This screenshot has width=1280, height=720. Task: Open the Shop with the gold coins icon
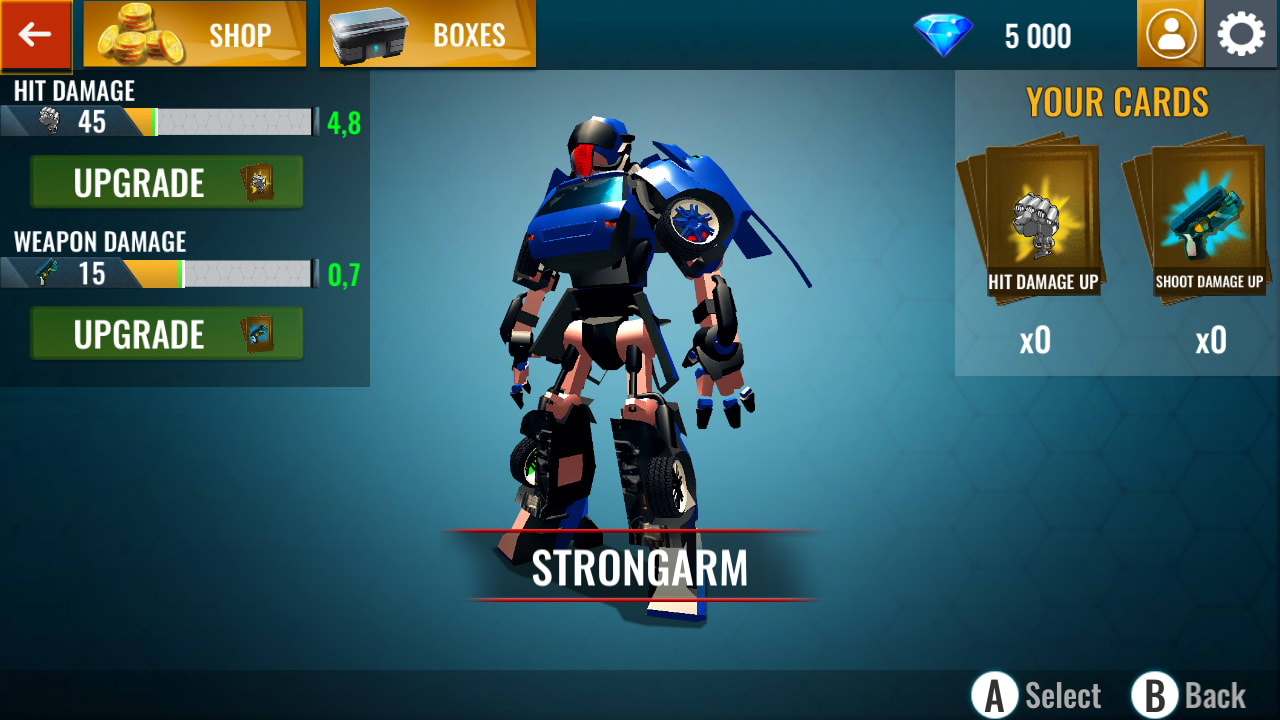click(194, 34)
